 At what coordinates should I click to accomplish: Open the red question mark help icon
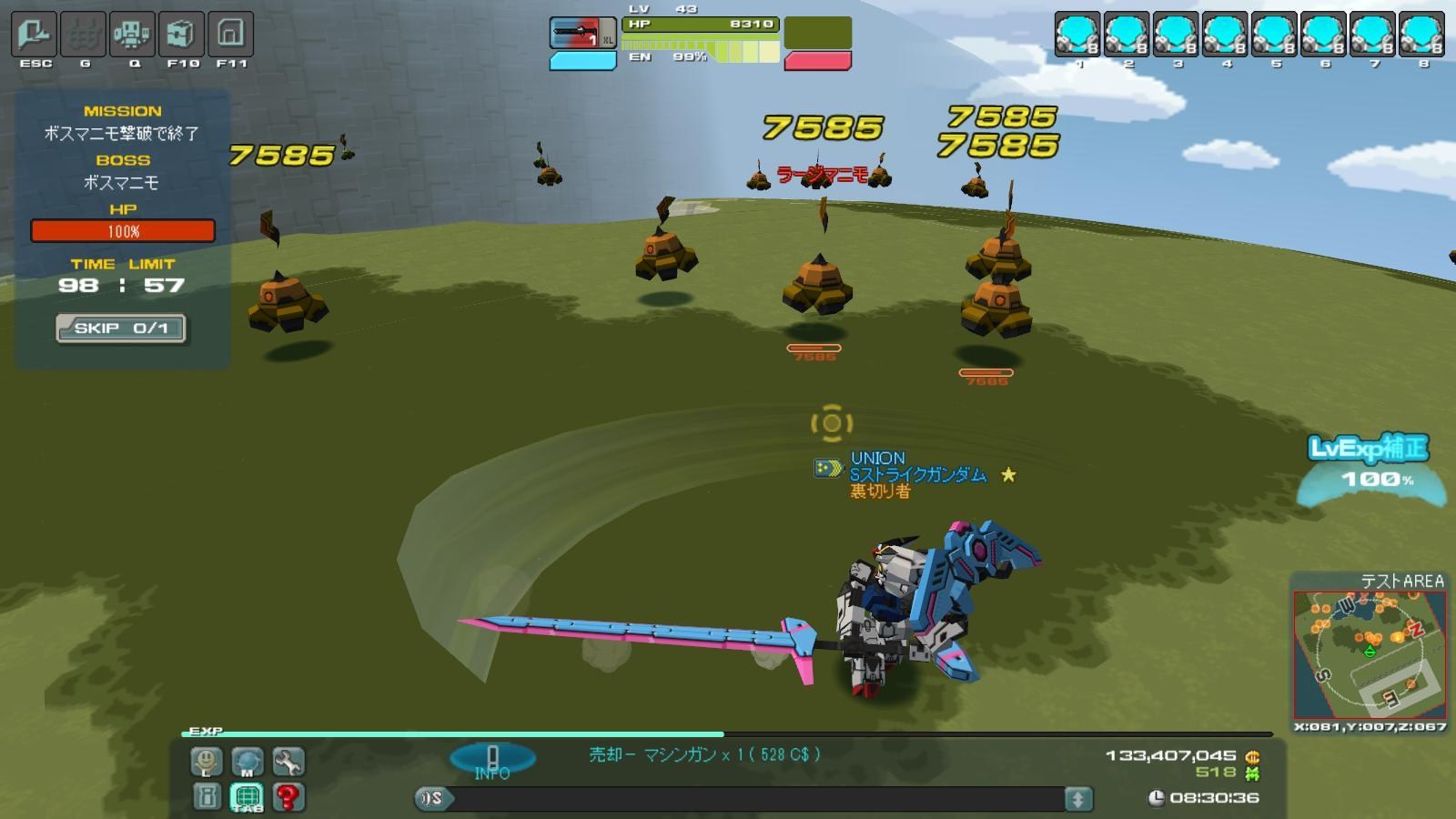click(288, 798)
